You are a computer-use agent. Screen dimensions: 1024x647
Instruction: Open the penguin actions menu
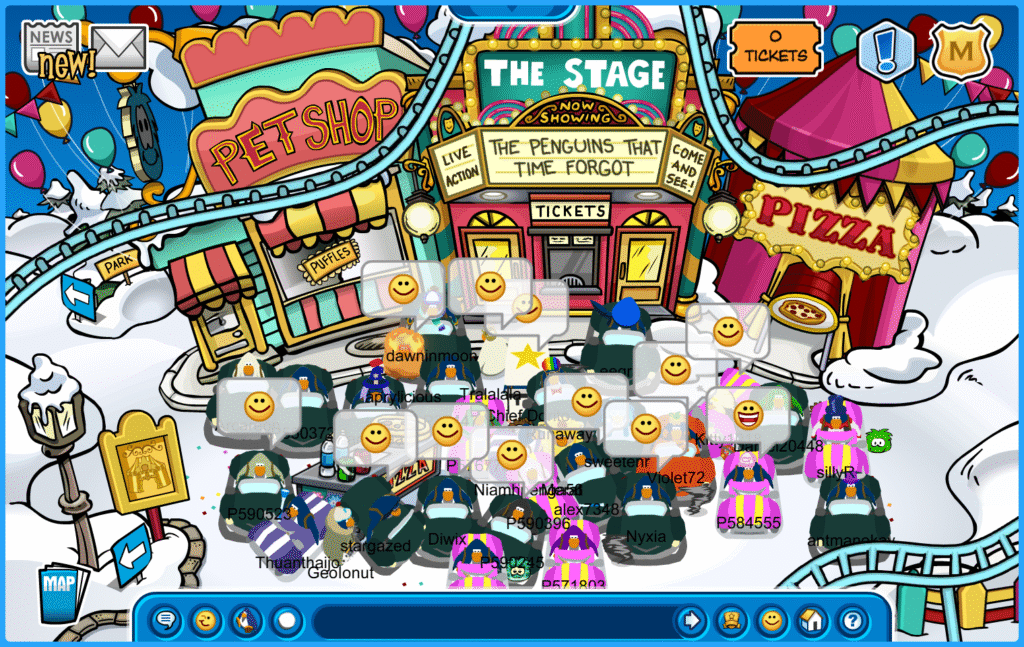click(x=247, y=621)
